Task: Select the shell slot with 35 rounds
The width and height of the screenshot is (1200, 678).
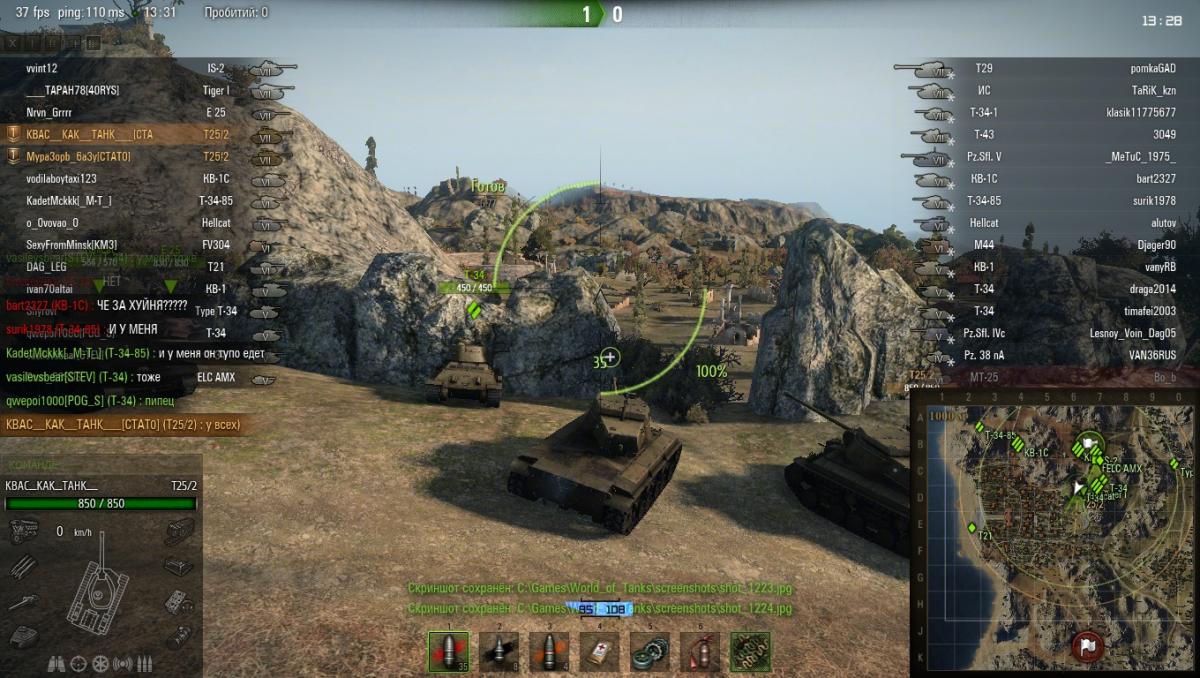Action: tap(448, 651)
